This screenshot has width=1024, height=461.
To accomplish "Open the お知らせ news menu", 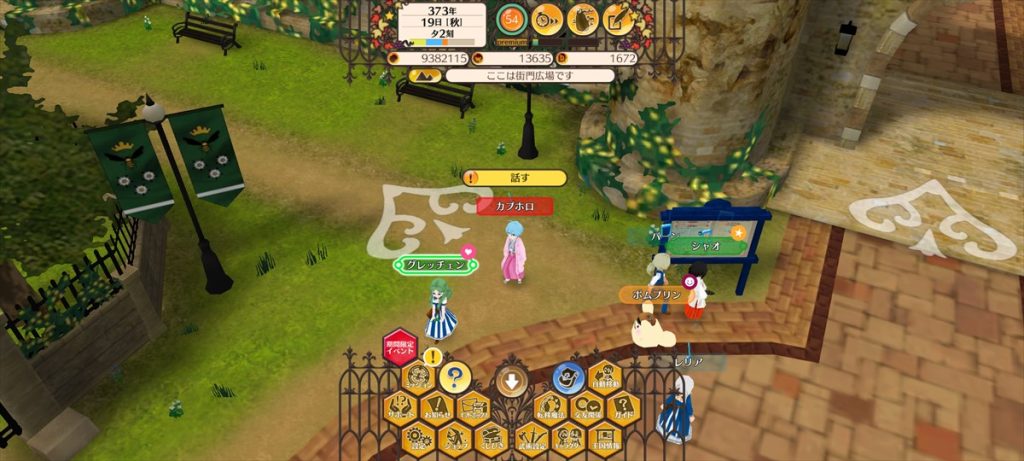I will [436, 408].
